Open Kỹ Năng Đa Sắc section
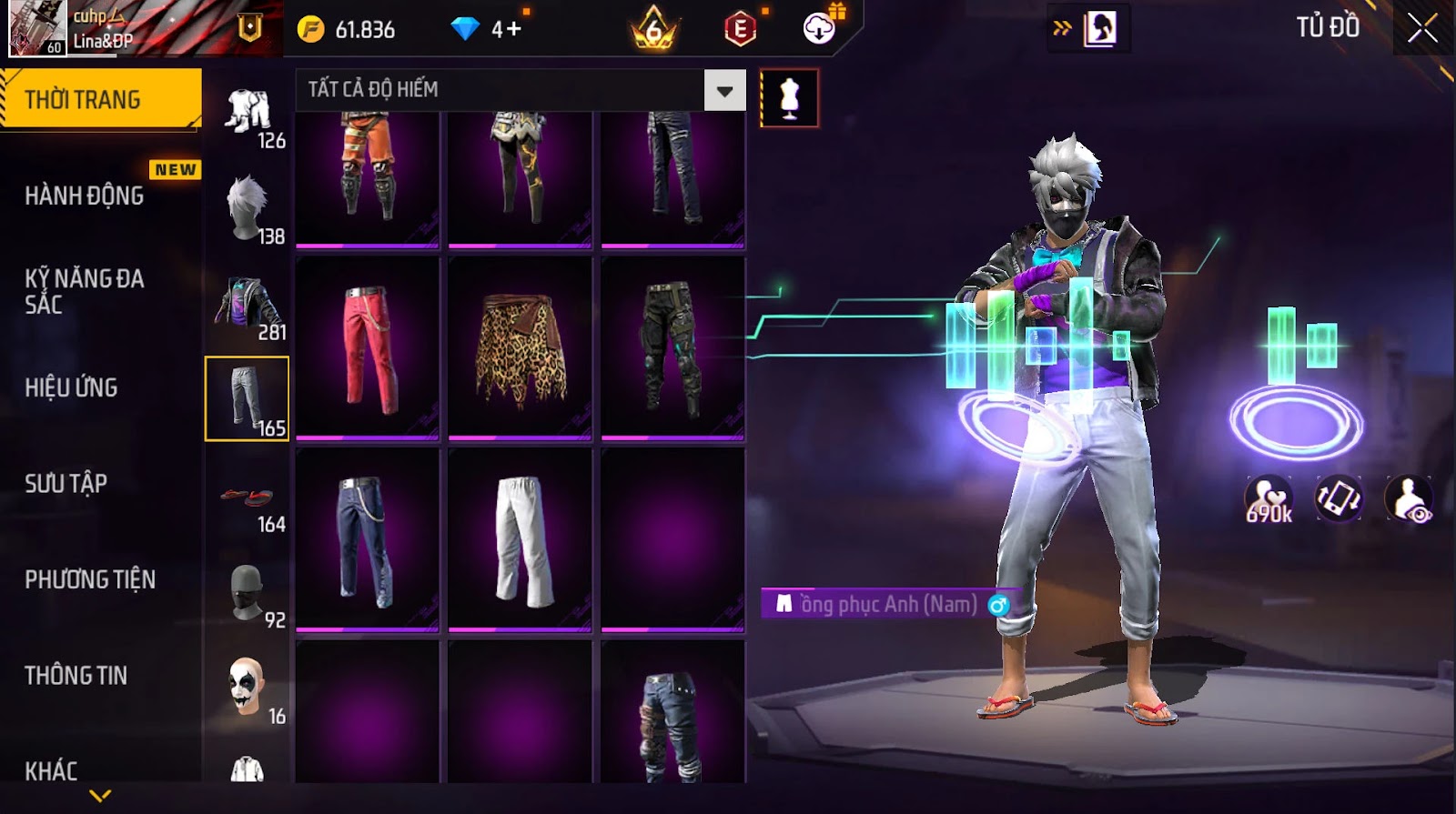Image resolution: width=1456 pixels, height=814 pixels. (x=85, y=291)
